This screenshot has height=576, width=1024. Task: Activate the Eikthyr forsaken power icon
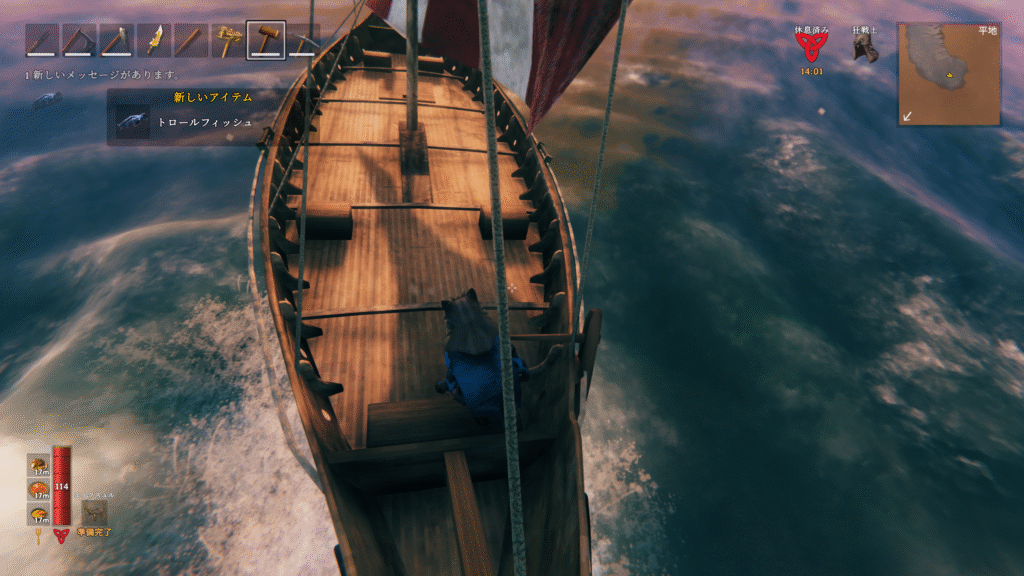[95, 512]
